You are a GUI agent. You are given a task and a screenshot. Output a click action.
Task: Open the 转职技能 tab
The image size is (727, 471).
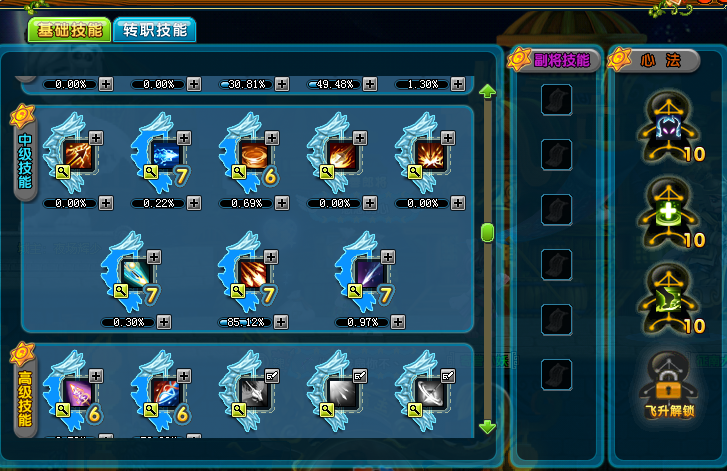[155, 29]
